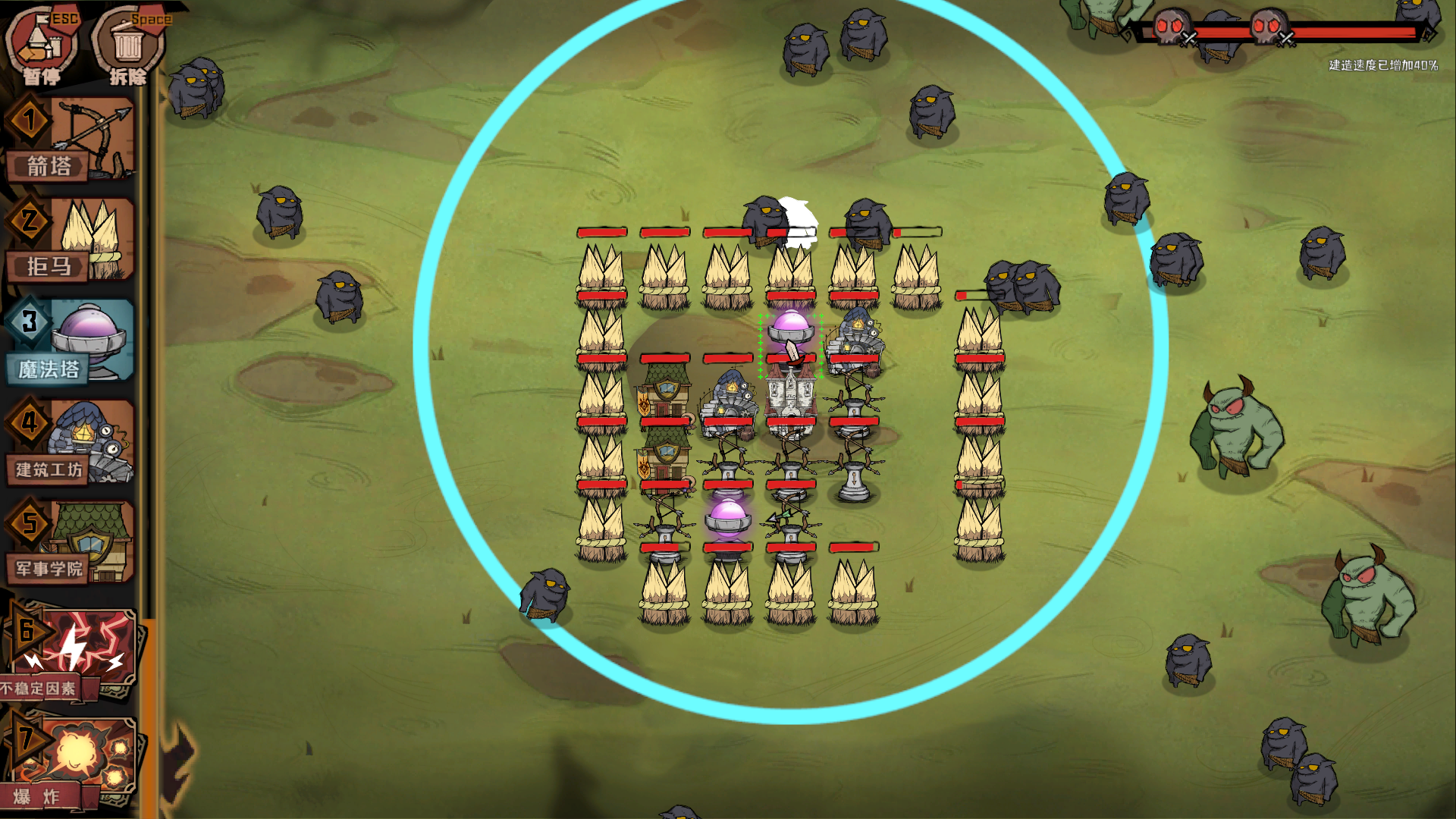Pick the workshop (建筑工坊) build icon
Image resolution: width=1456 pixels, height=819 pixels.
[72, 440]
